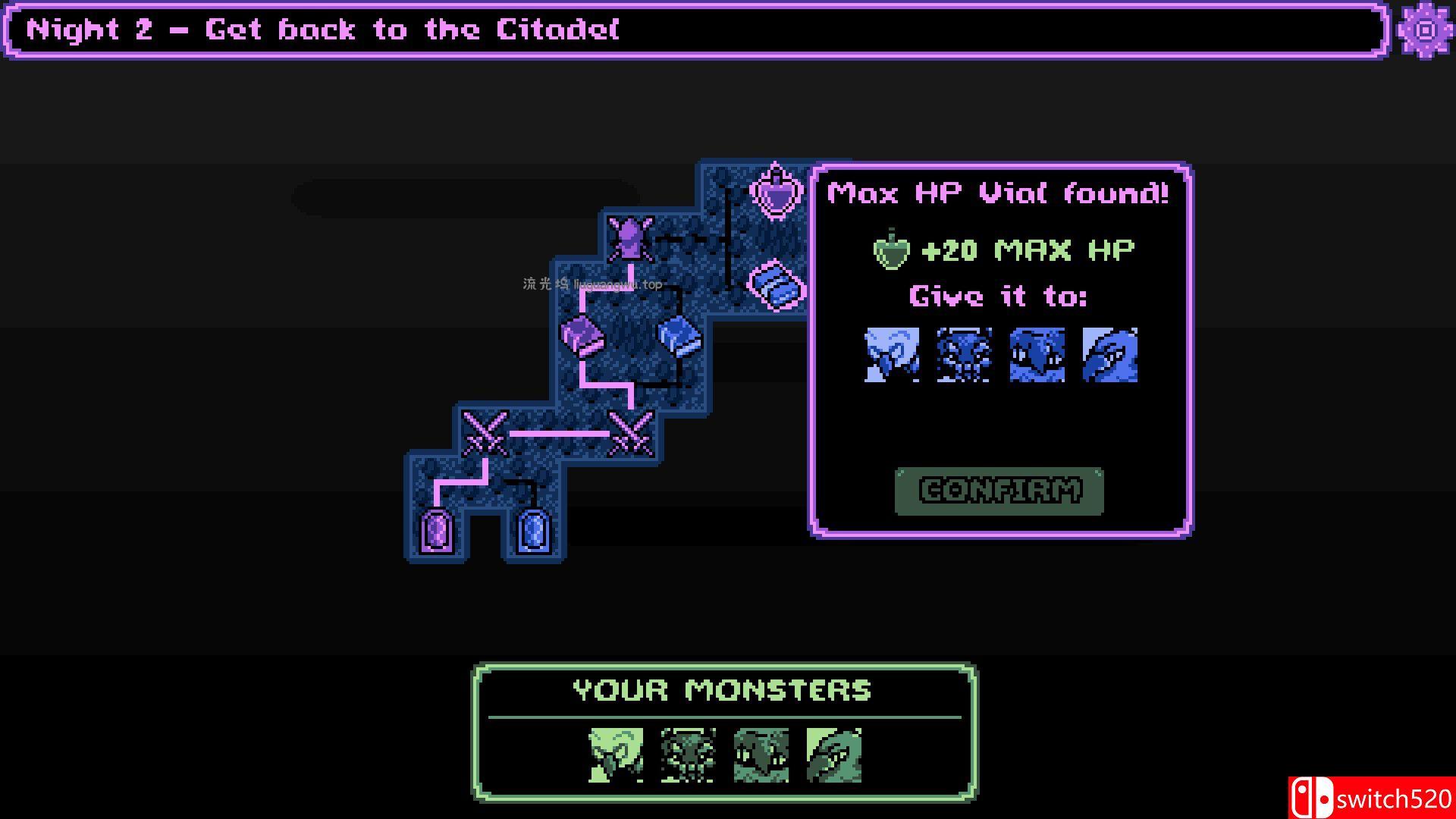Screen dimensions: 1456x819
Task: Give the vial to the spider-like monster
Action: 964,355
